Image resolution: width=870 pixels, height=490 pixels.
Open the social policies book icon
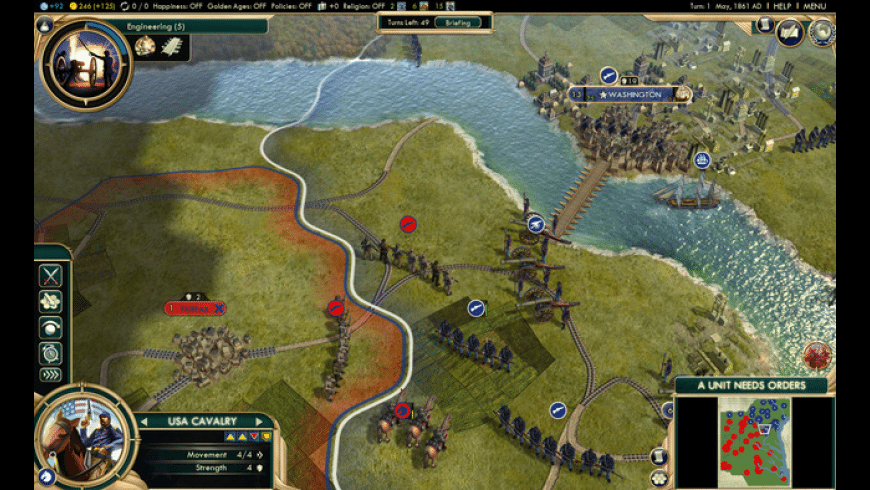click(790, 33)
